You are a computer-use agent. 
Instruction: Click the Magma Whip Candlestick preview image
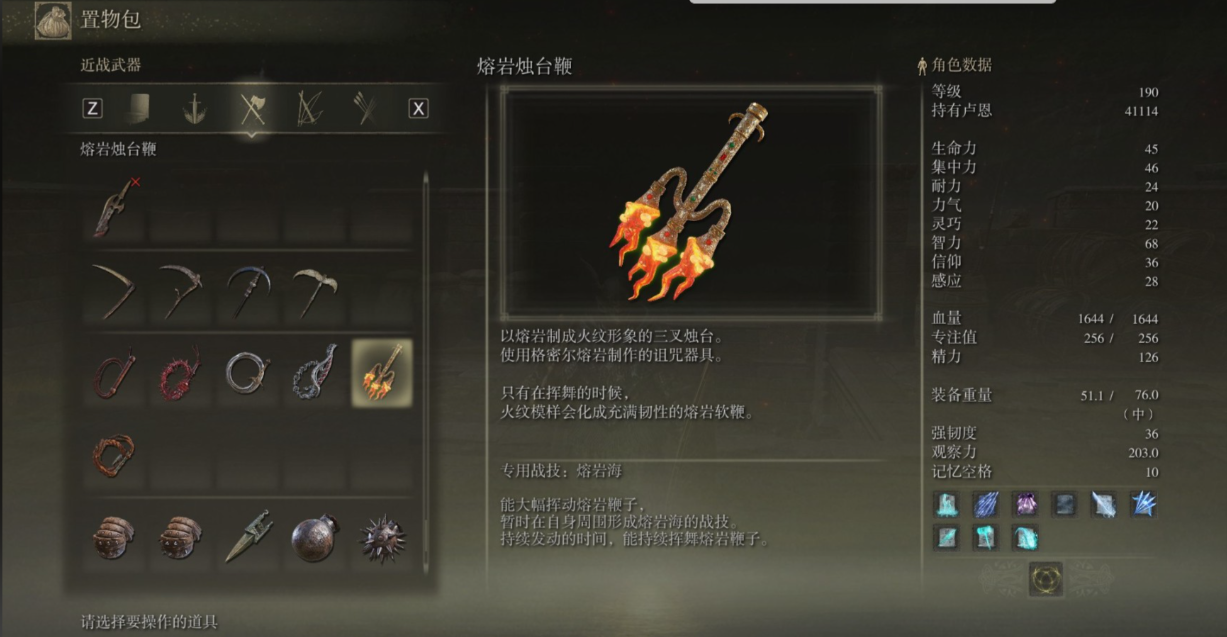[690, 201]
